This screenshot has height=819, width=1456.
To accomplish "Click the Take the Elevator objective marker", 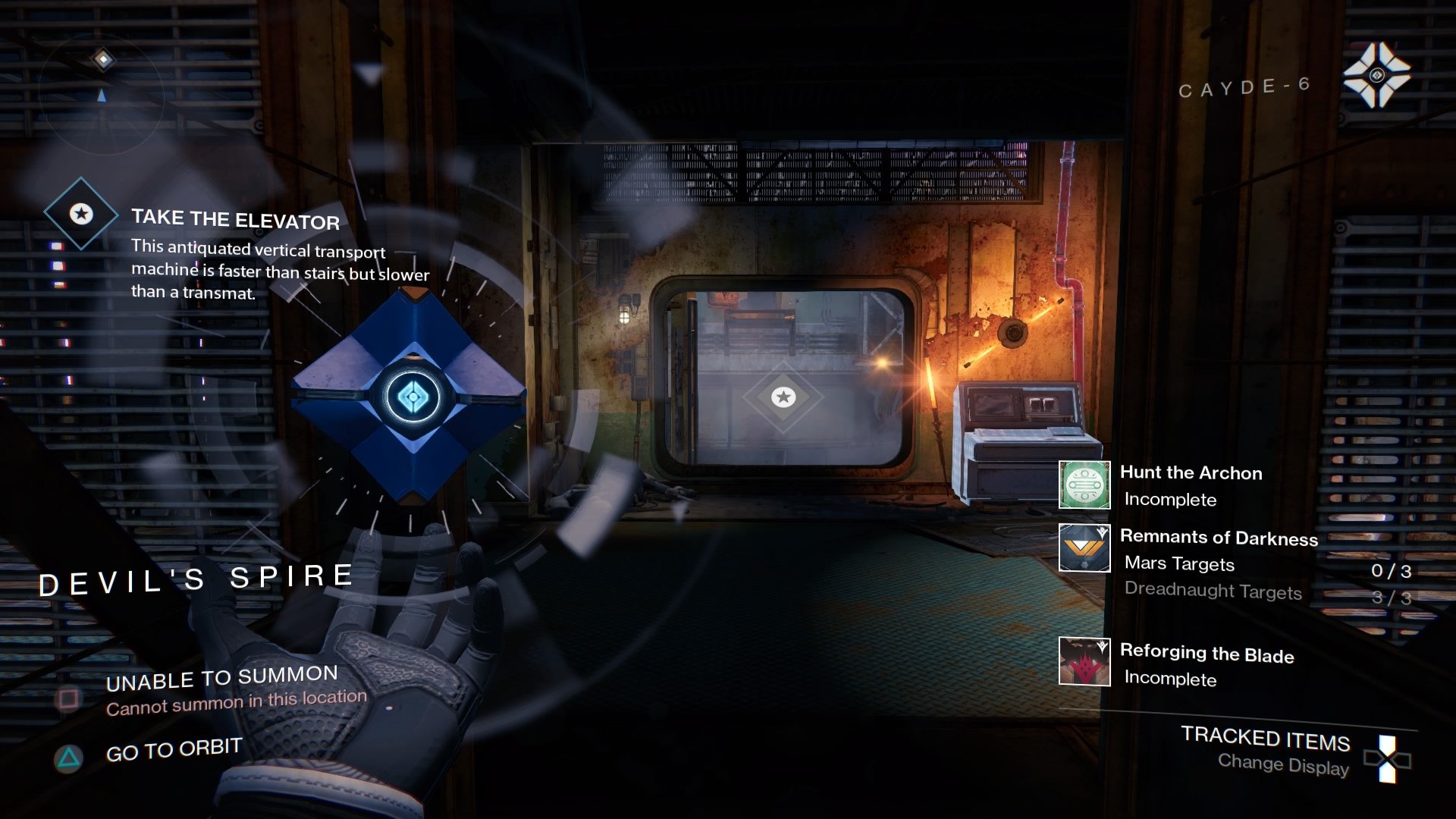I will tap(81, 214).
